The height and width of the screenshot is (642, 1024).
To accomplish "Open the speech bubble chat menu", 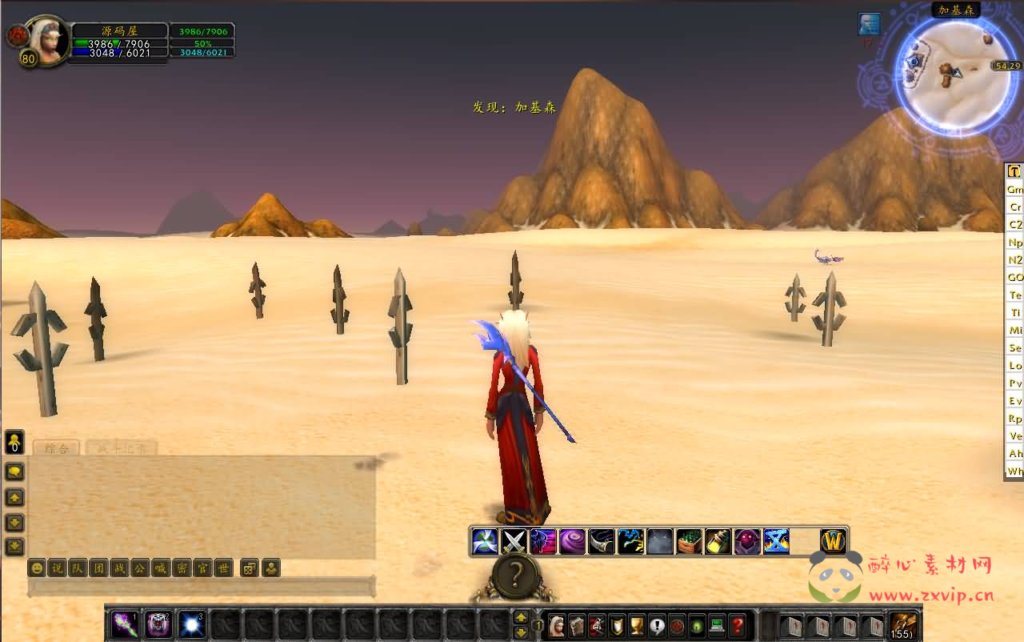I will click(15, 472).
